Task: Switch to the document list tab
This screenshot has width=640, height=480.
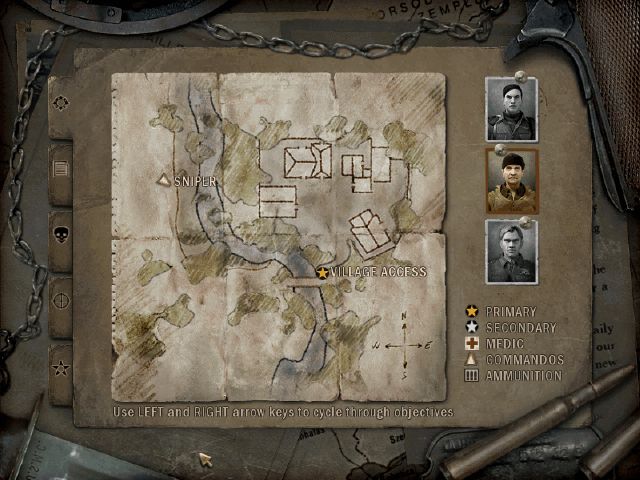Action: (x=61, y=168)
